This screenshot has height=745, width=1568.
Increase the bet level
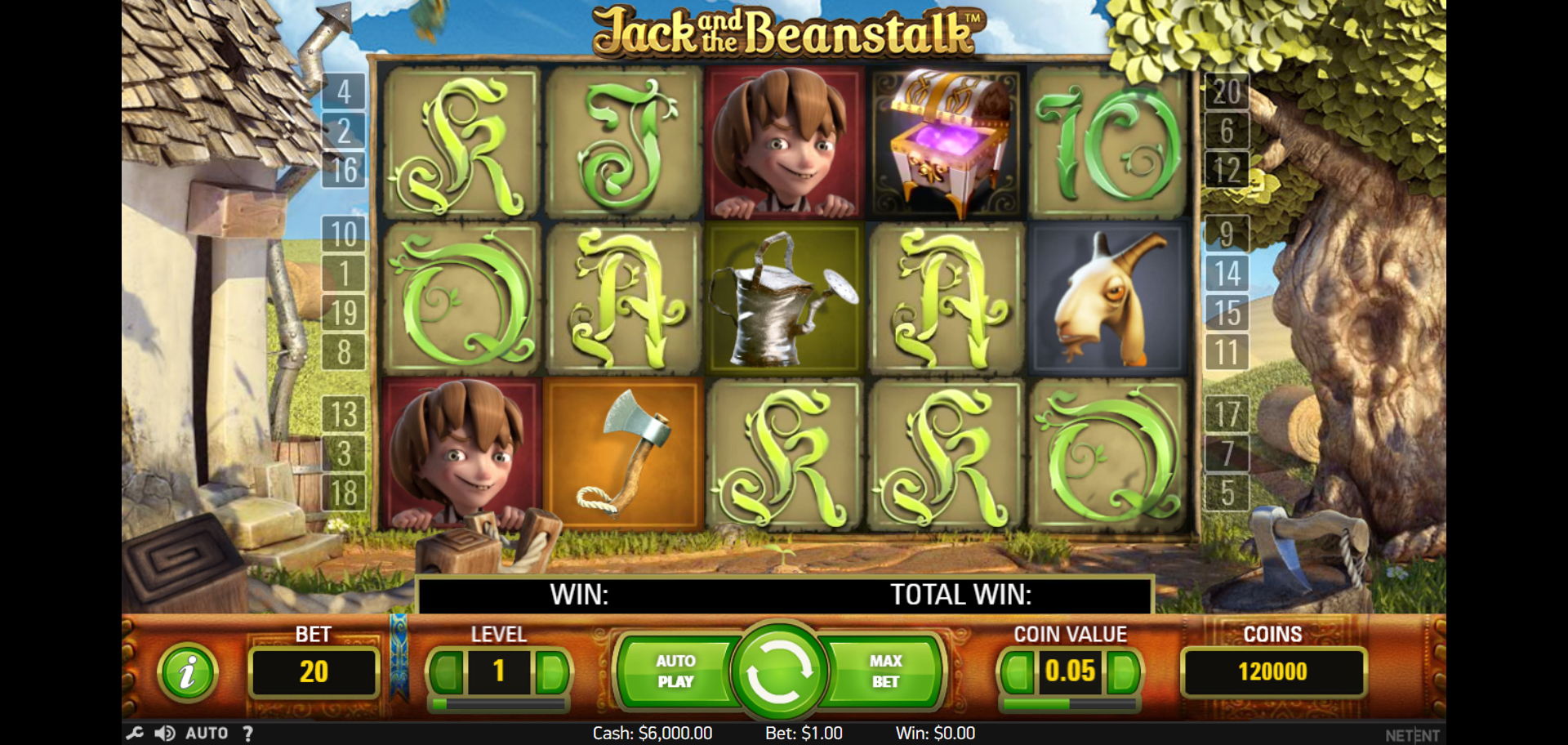(552, 672)
